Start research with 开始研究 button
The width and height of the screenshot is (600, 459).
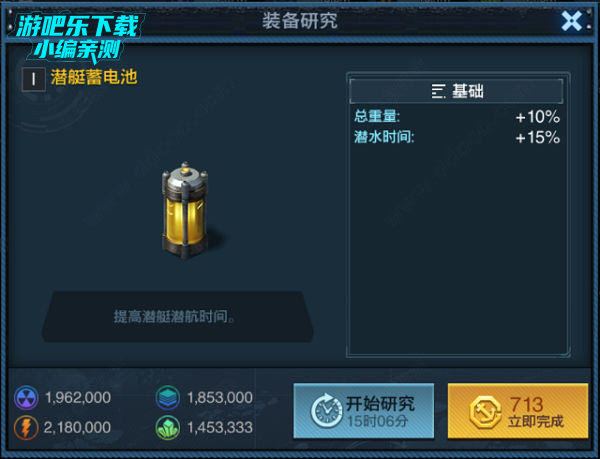pos(364,411)
